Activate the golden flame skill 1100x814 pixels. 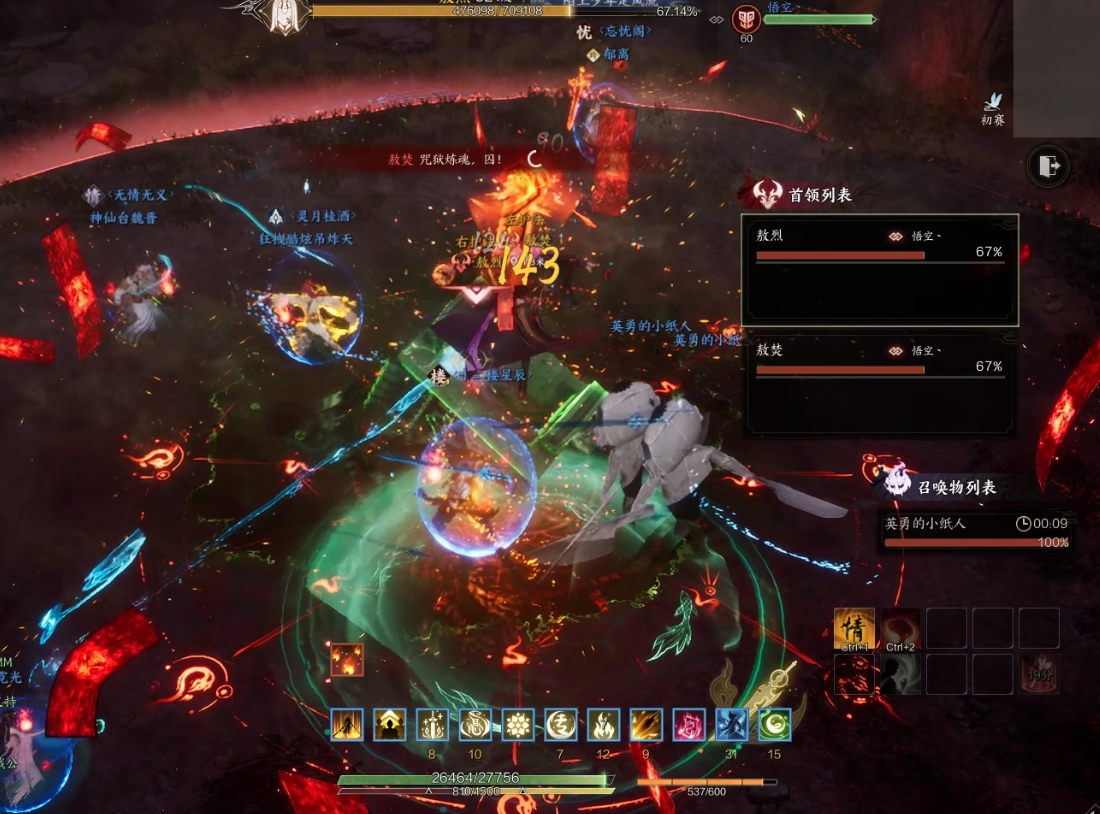(603, 724)
